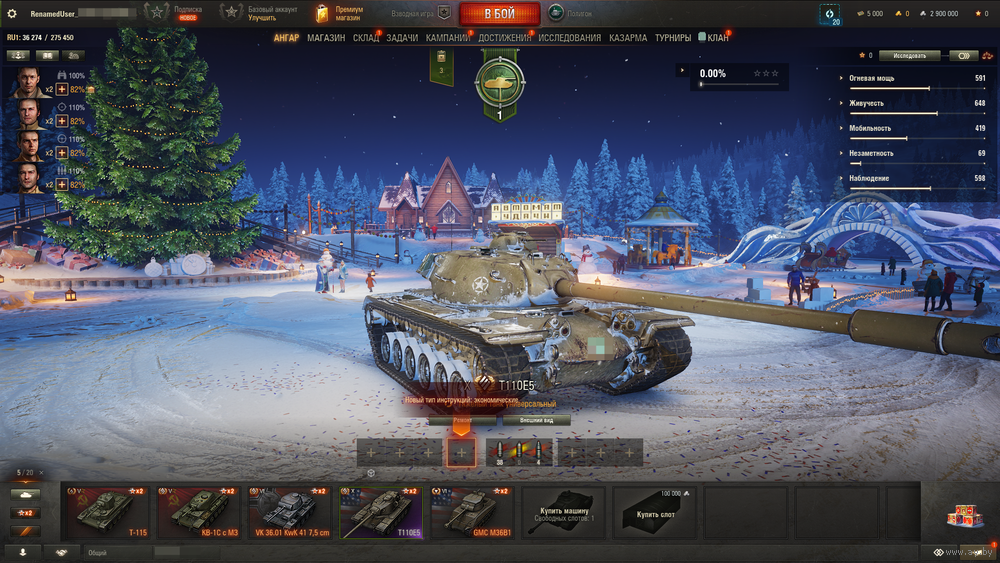Select the КВ-1С с МЗ tank
The height and width of the screenshot is (563, 1000).
[201, 511]
